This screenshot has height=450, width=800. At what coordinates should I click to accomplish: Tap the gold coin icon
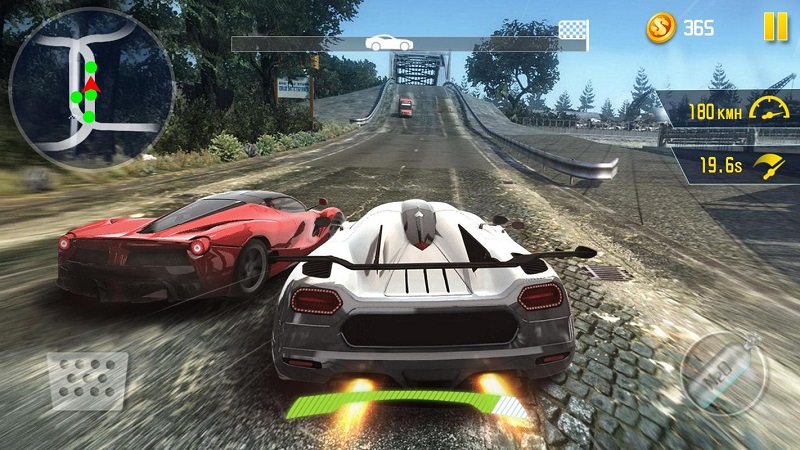point(661,27)
